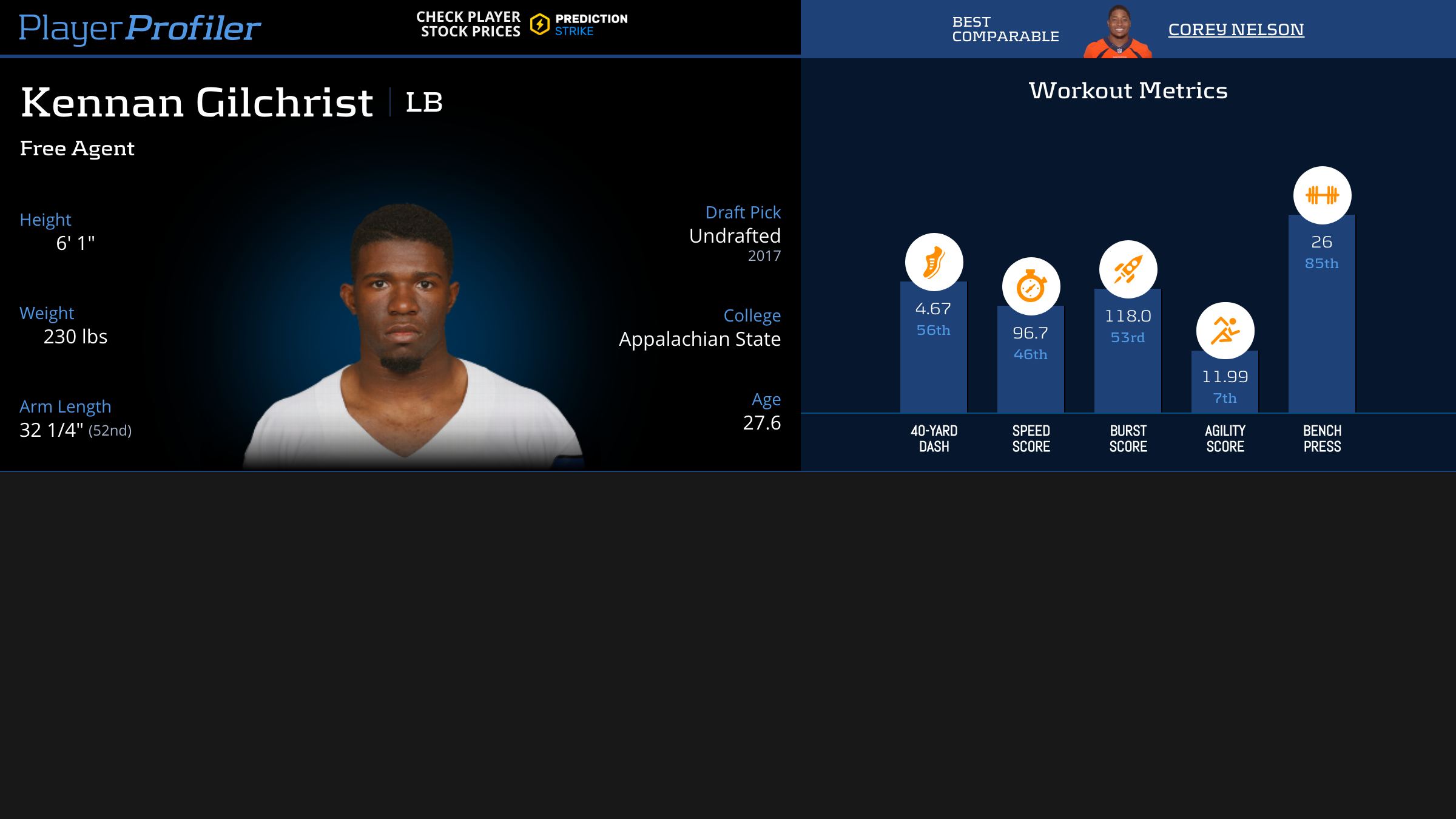This screenshot has height=819, width=1456.
Task: Click Corey Nelson's headshot thumbnail
Action: 1117,32
